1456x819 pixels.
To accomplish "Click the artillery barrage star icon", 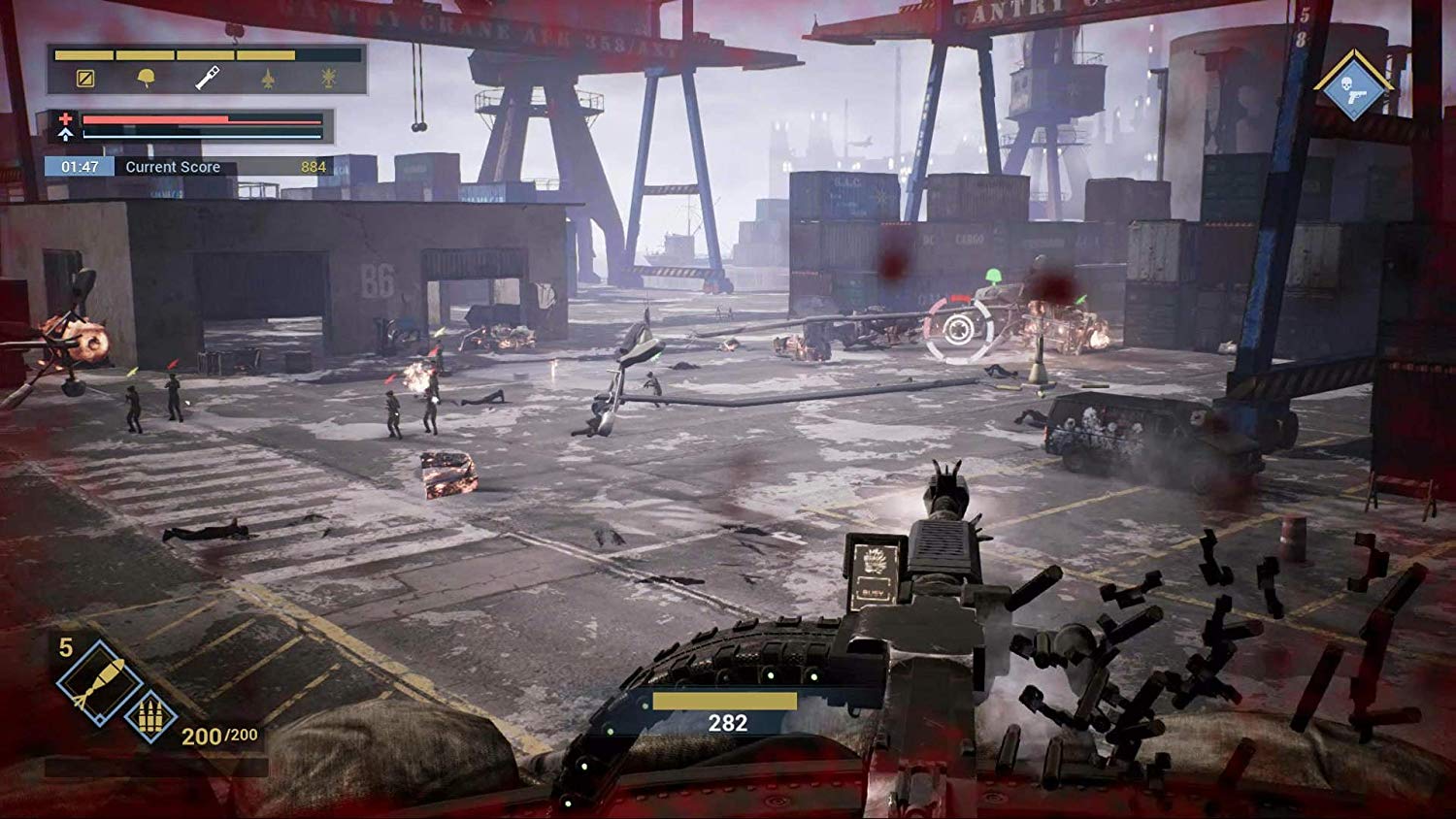I will (x=328, y=79).
